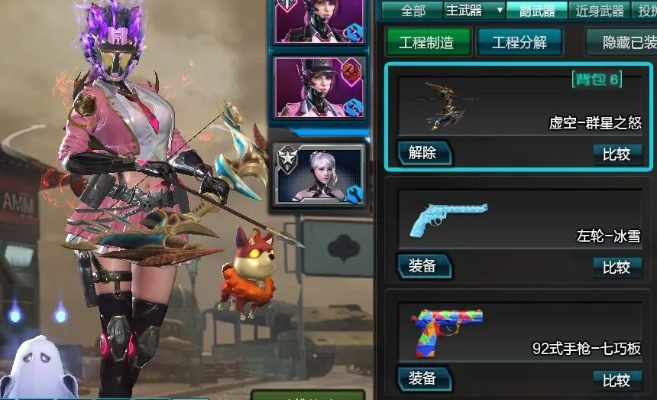Open 工程分解 (engineering dismantle)
The width and height of the screenshot is (657, 400).
coord(519,42)
